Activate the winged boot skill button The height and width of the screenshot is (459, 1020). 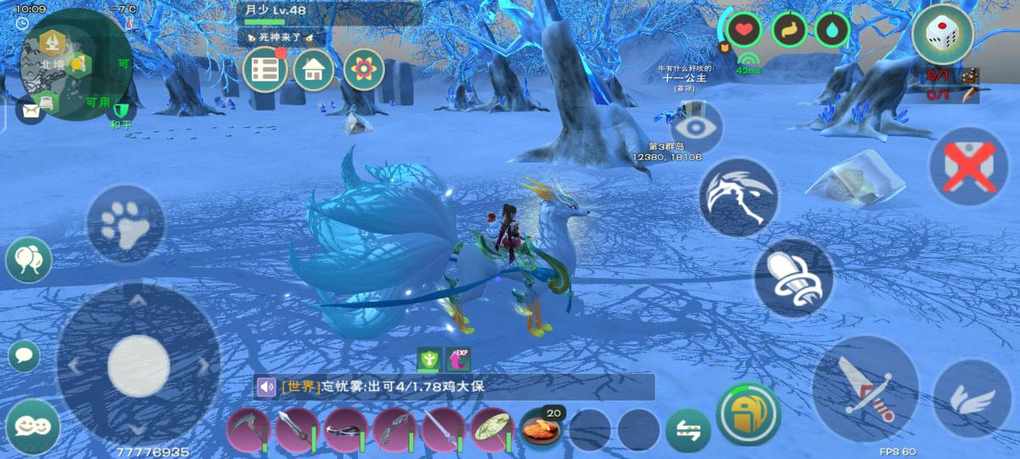point(793,275)
